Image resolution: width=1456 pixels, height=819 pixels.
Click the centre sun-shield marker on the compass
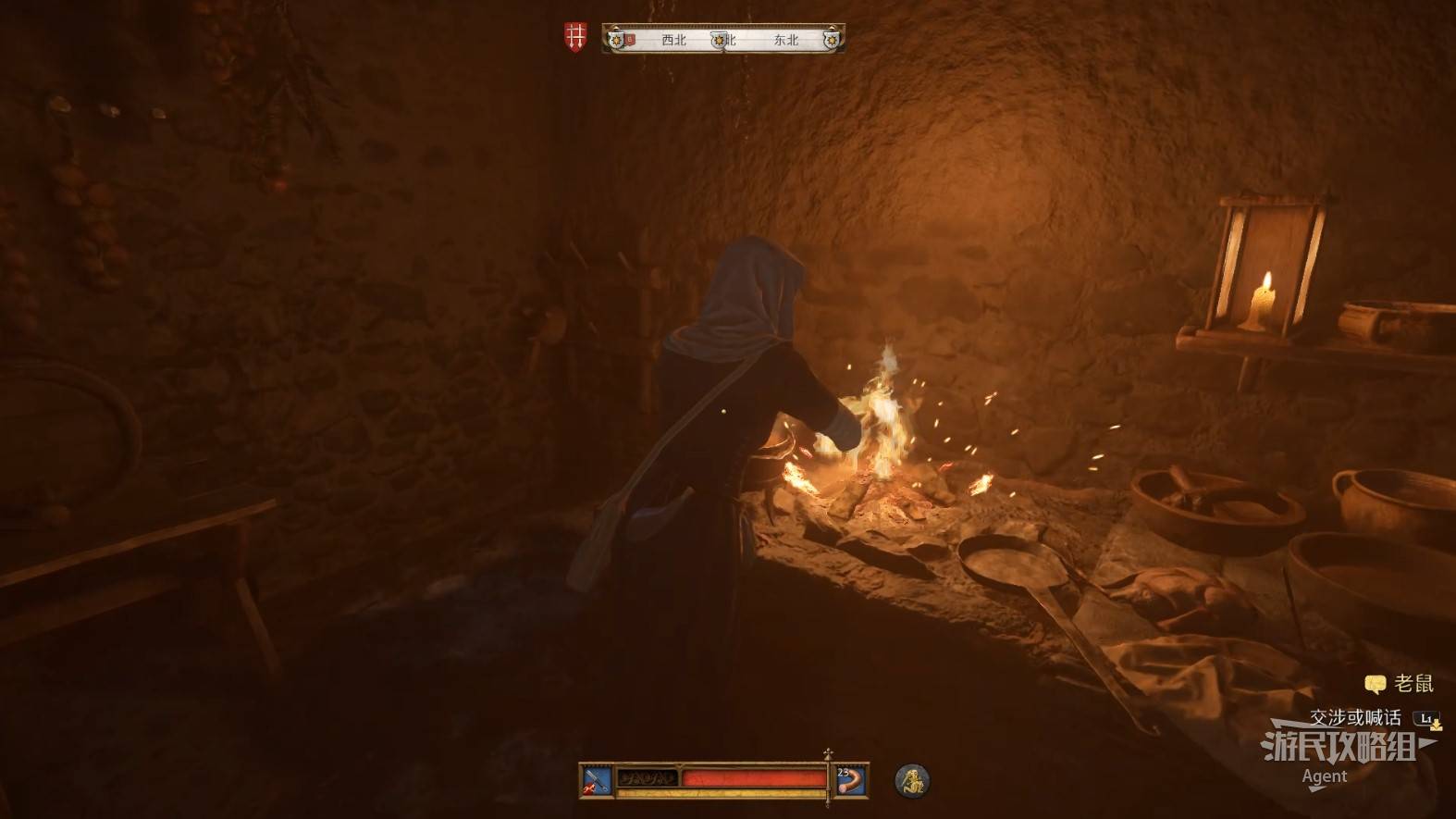tap(719, 40)
